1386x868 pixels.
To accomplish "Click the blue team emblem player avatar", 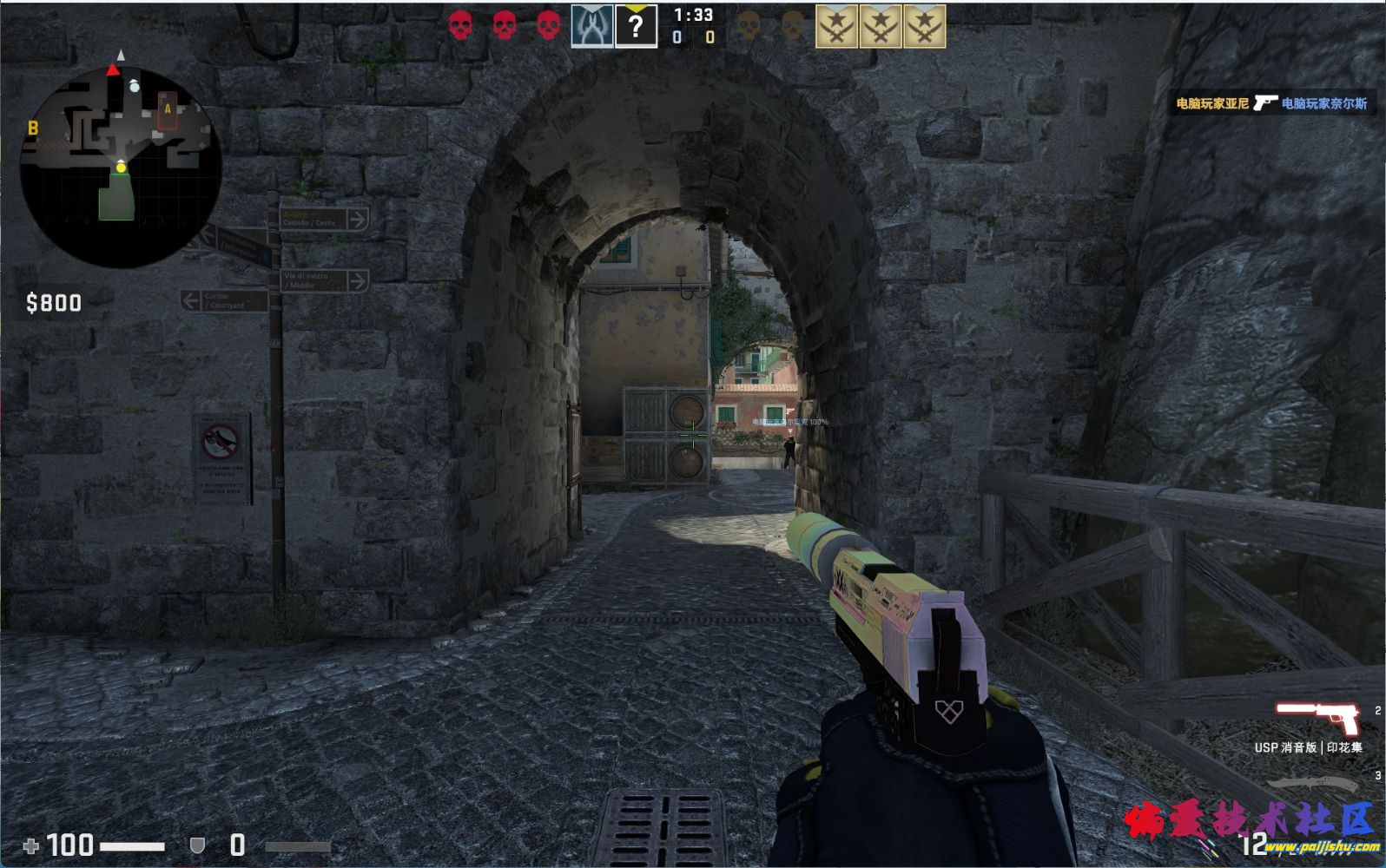I will tap(591, 26).
